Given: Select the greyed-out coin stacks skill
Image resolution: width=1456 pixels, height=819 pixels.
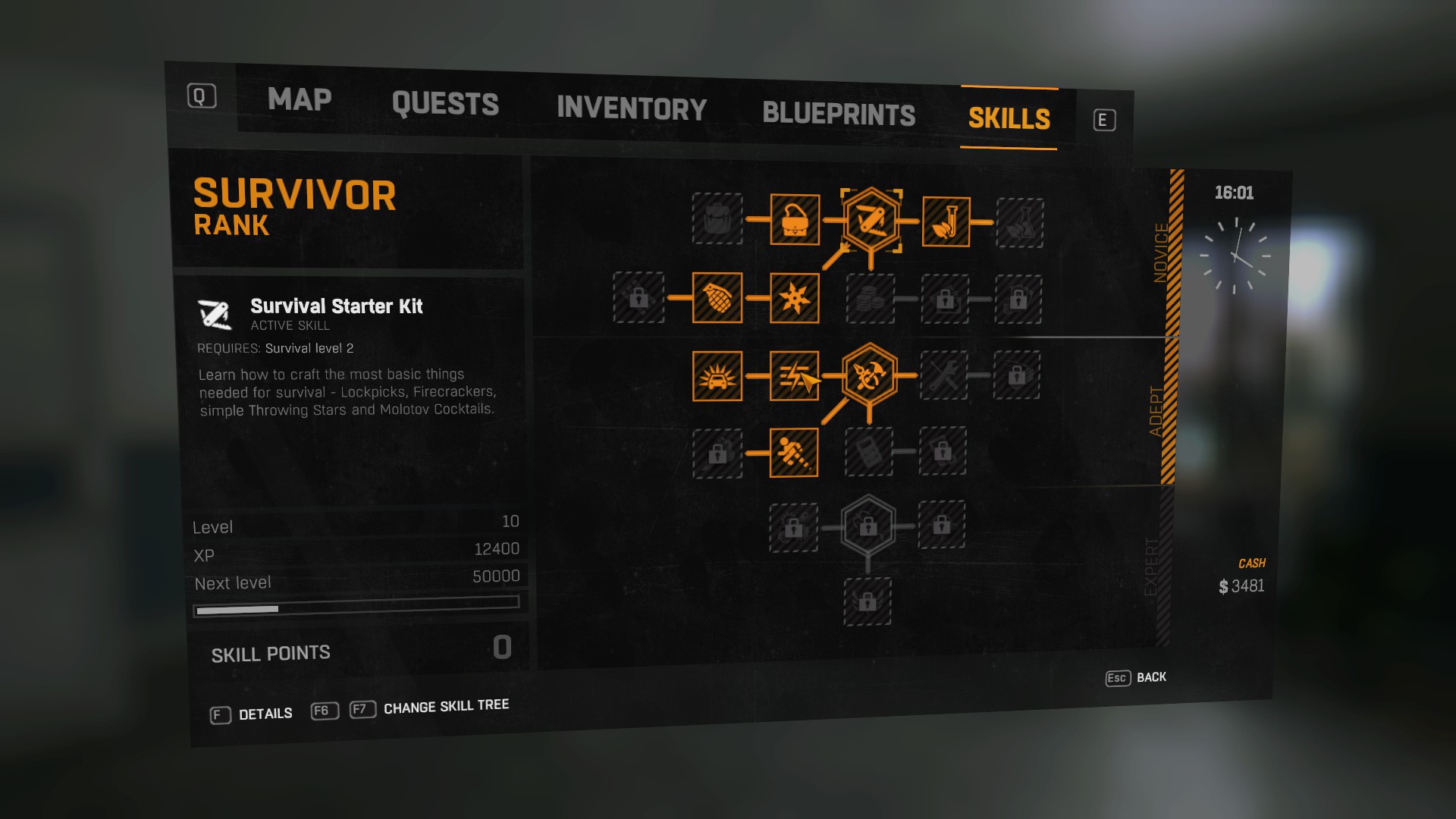Looking at the screenshot, I should click(871, 300).
